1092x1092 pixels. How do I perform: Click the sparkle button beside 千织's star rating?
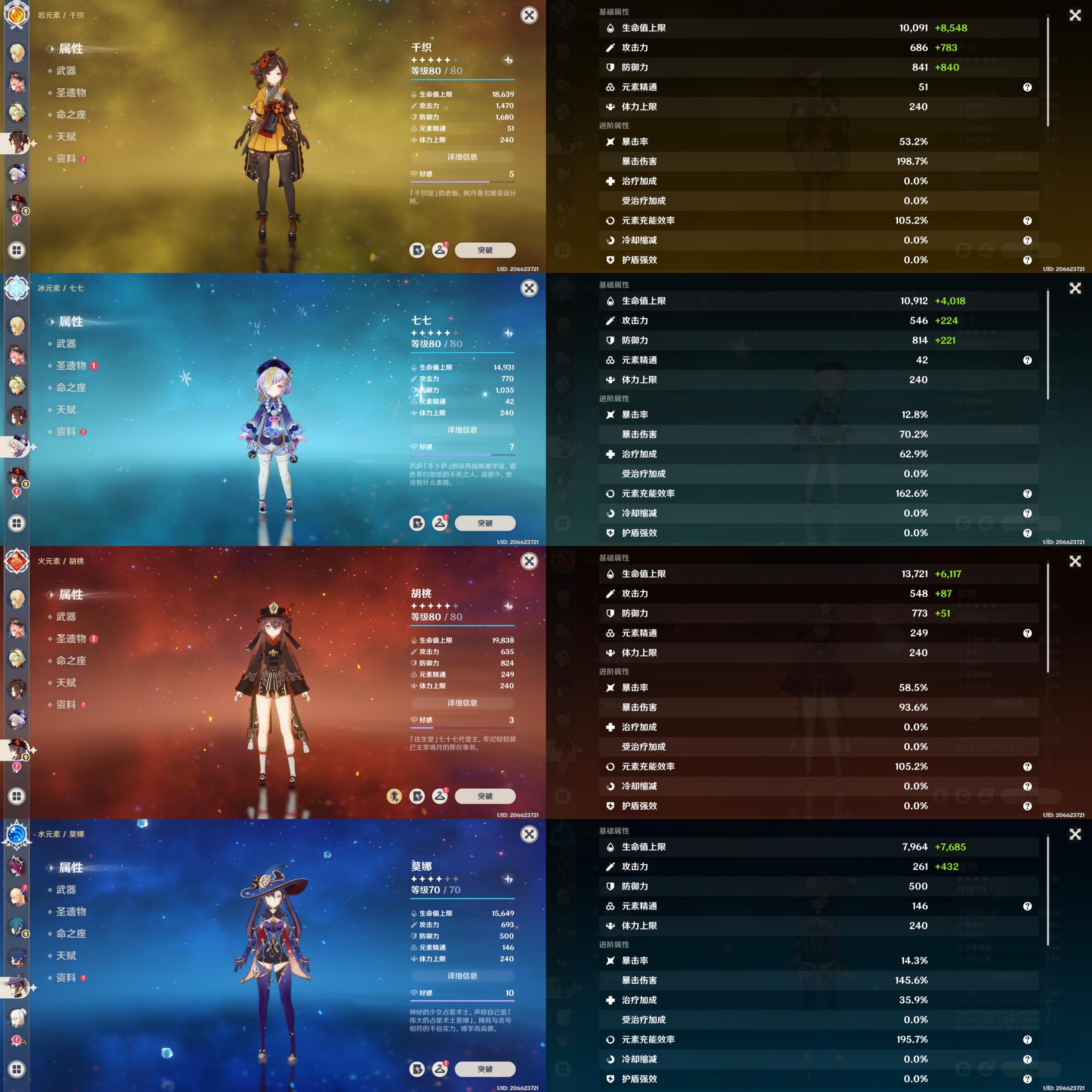pyautogui.click(x=508, y=60)
